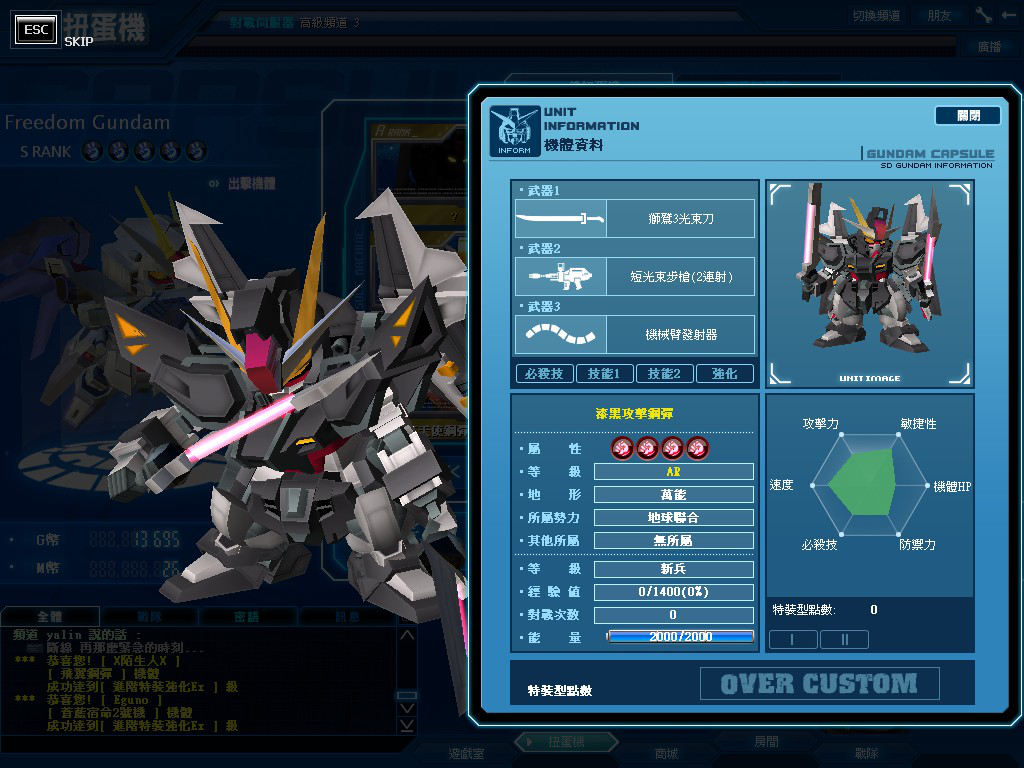1024x768 pixels.
Task: Click the OVER CUSTOM button
Action: click(819, 684)
